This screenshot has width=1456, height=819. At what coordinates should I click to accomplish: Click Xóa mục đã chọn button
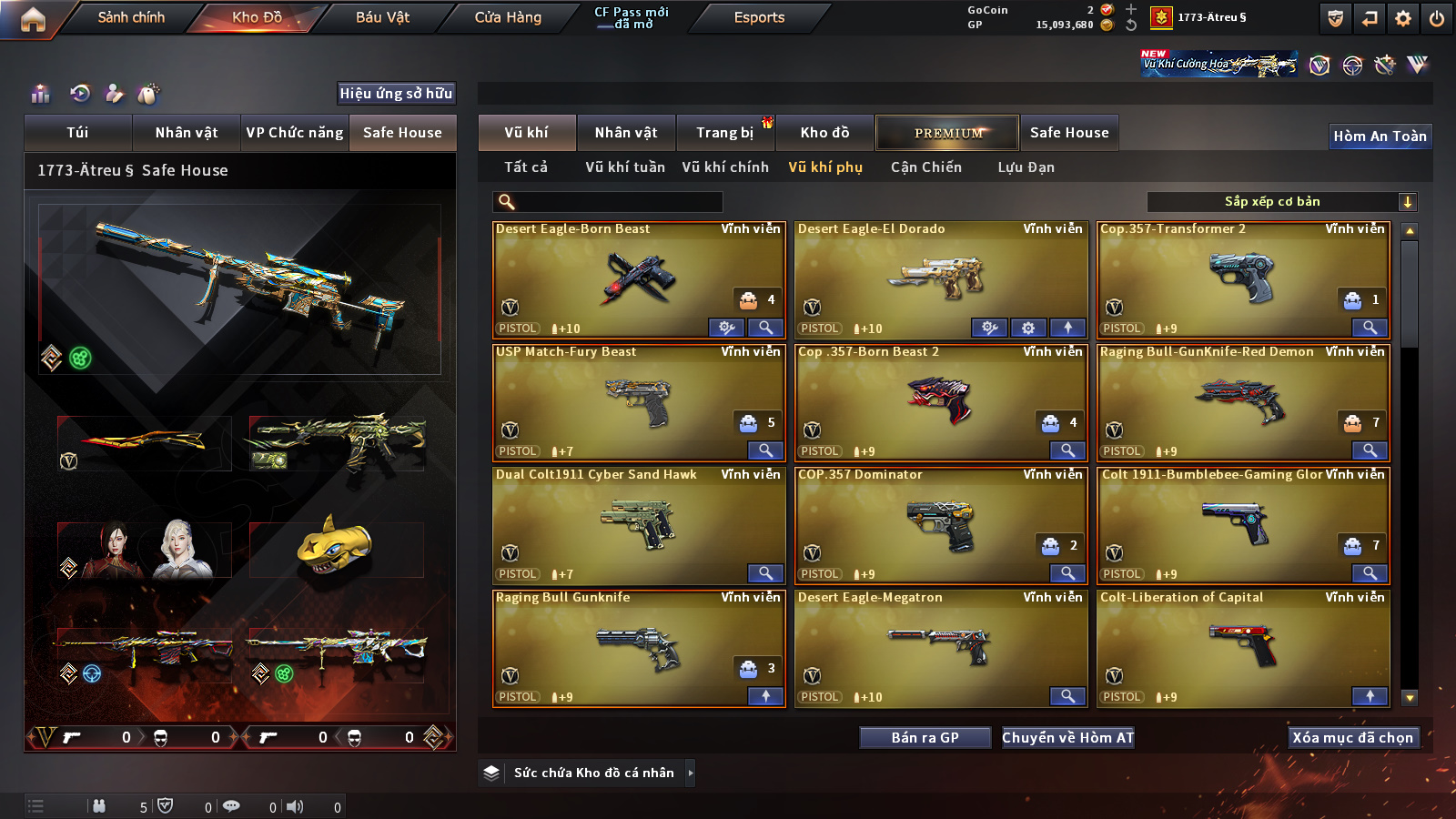point(1352,738)
